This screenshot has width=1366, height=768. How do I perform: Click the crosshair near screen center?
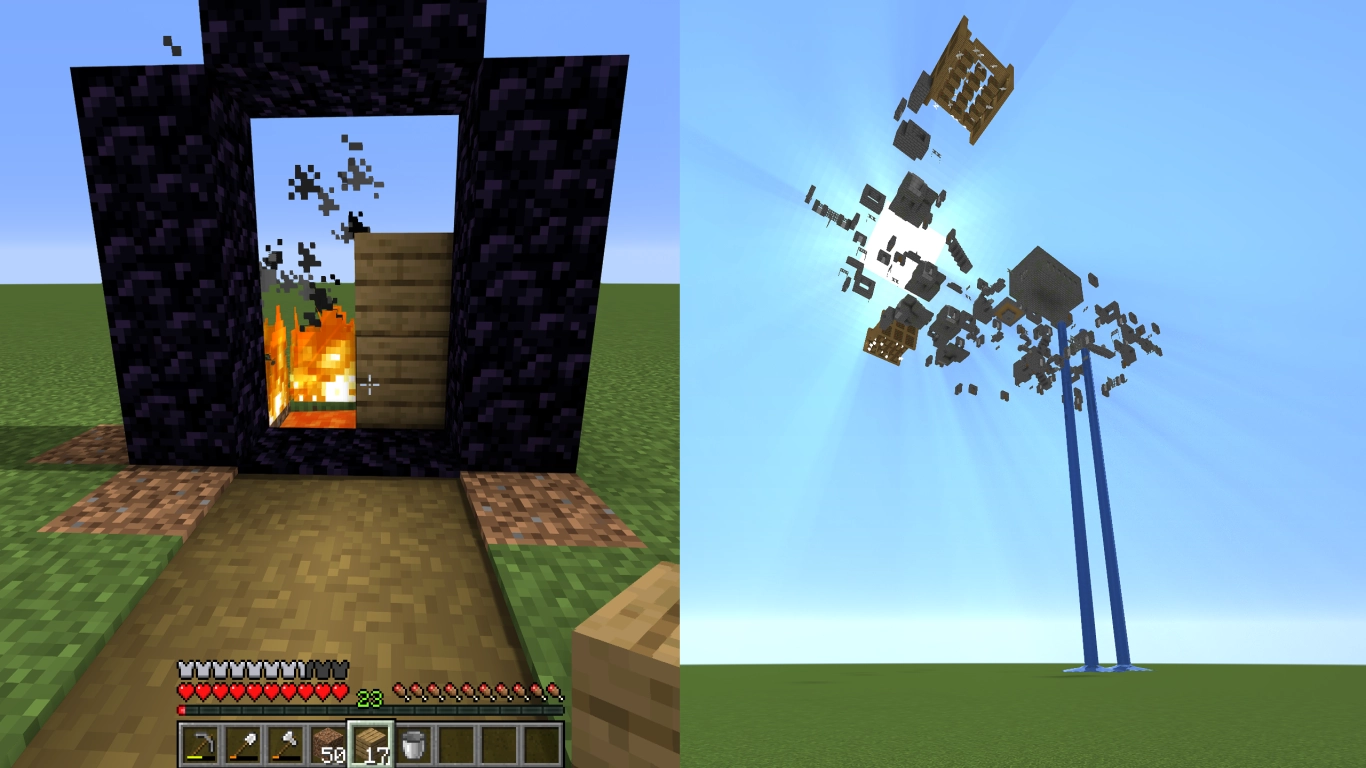(371, 385)
